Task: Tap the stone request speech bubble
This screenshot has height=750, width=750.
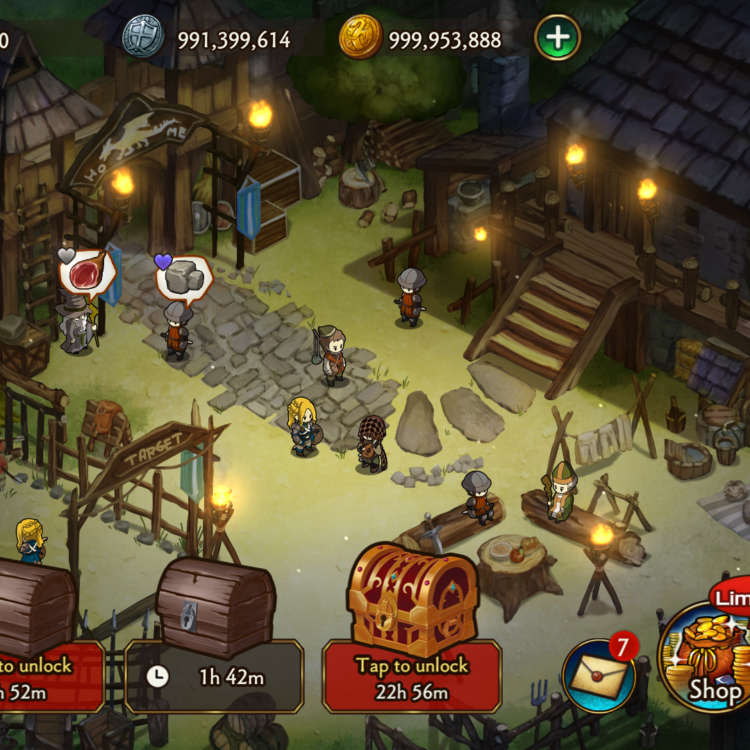Action: click(184, 279)
